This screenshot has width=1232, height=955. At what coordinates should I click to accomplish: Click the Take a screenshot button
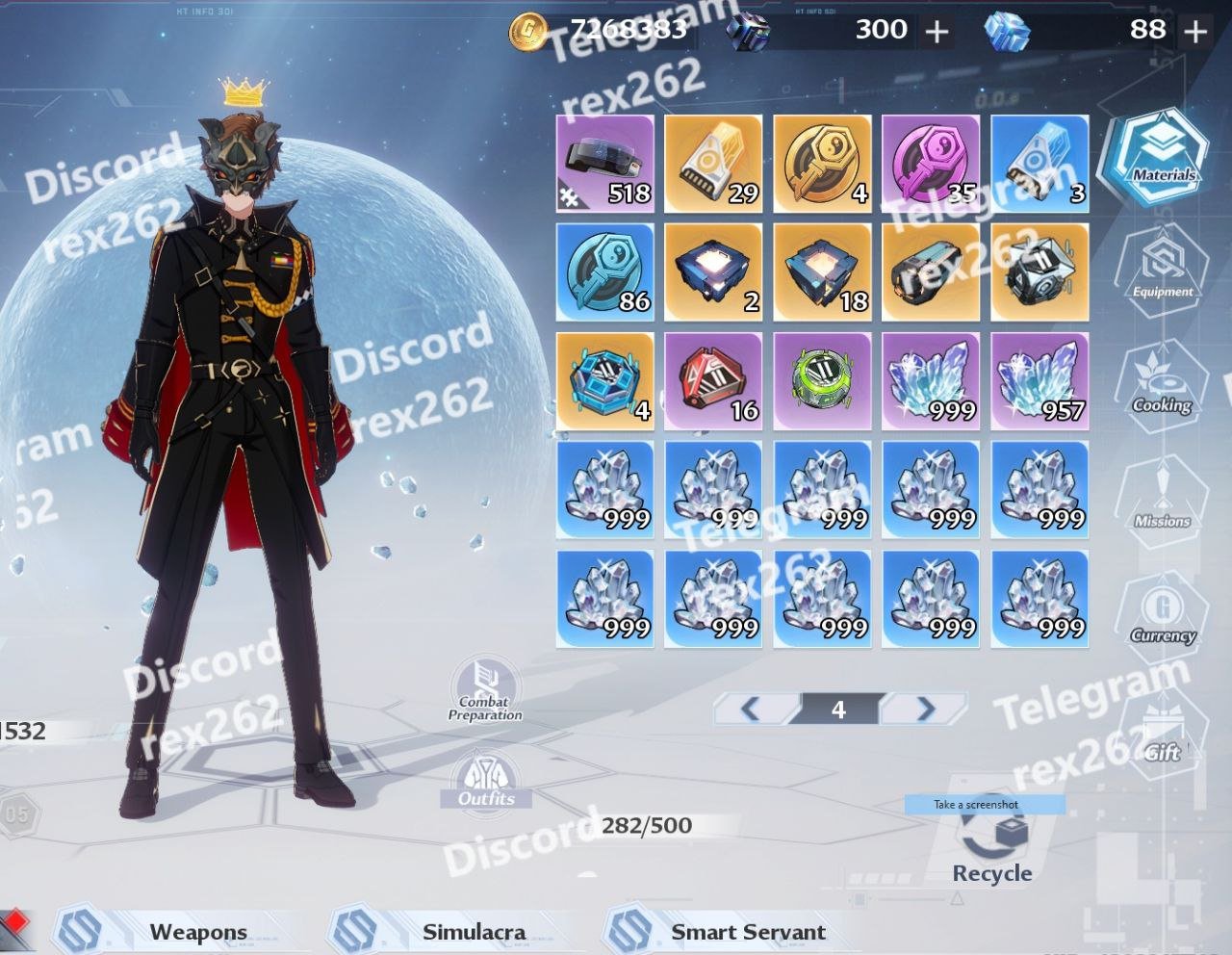976,804
